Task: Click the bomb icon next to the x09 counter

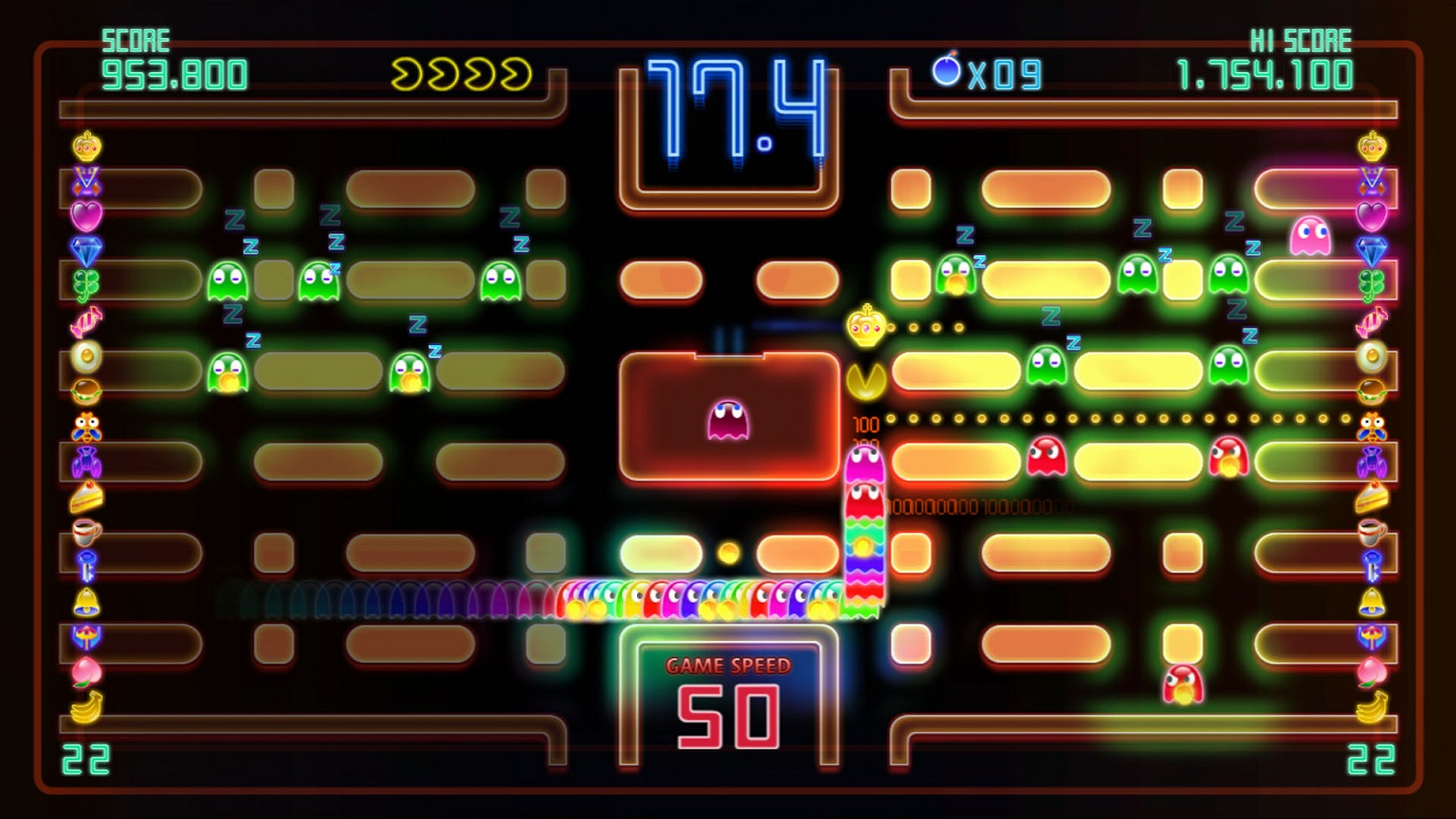Action: click(945, 69)
